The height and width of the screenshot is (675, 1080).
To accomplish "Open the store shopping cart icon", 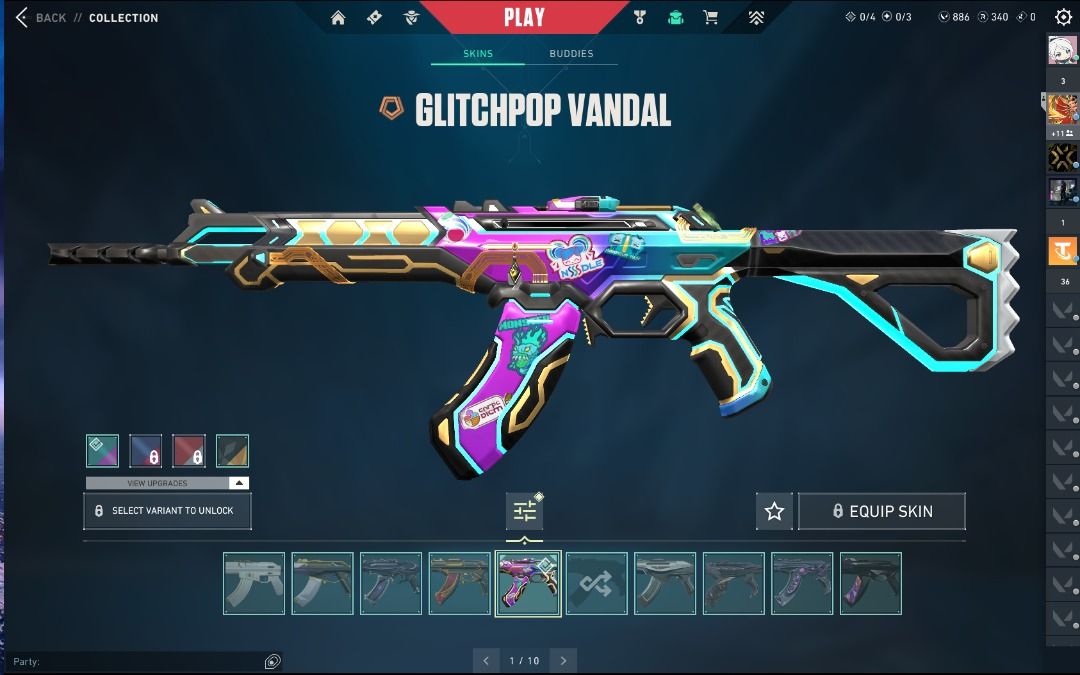I will pos(710,17).
